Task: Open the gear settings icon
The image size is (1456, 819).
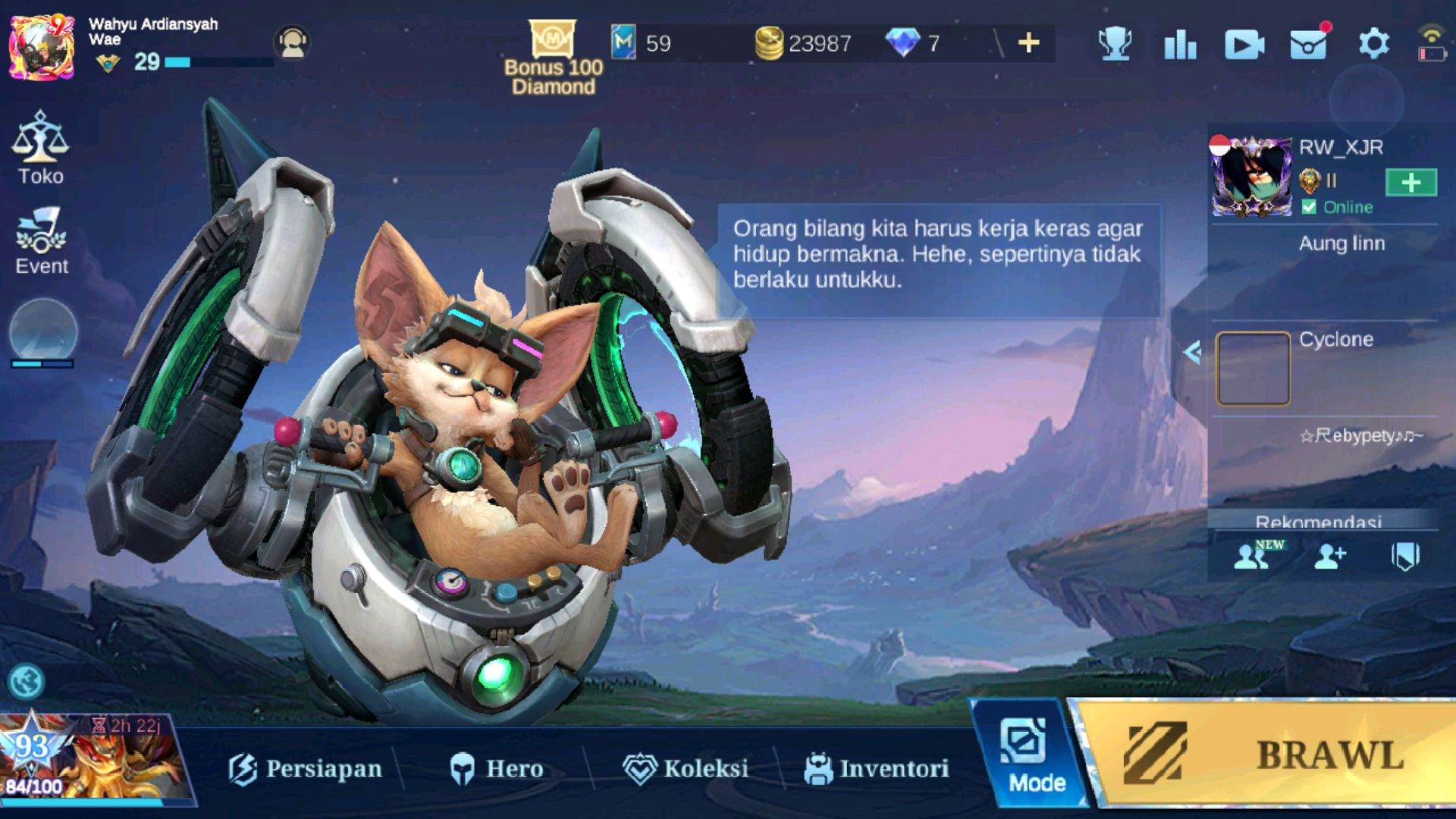Action: [1373, 43]
